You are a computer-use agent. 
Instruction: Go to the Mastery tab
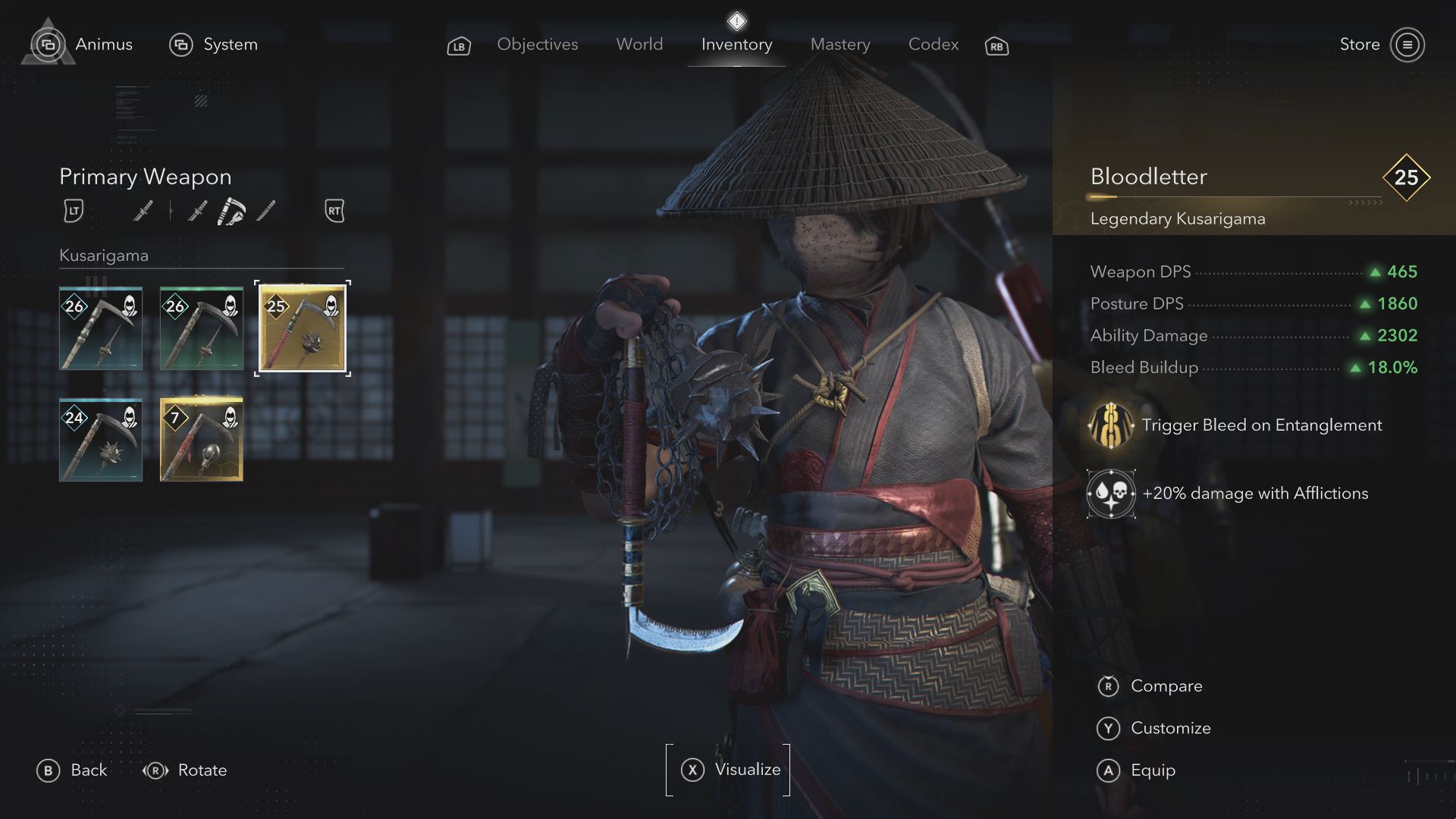840,45
